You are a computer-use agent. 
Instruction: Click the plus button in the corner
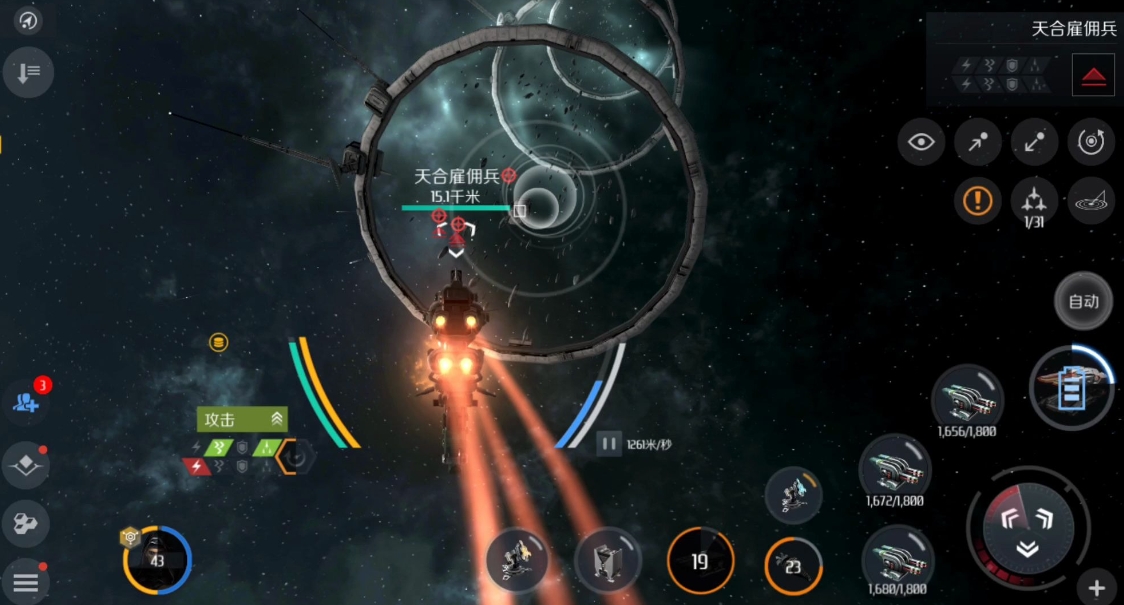click(1096, 588)
